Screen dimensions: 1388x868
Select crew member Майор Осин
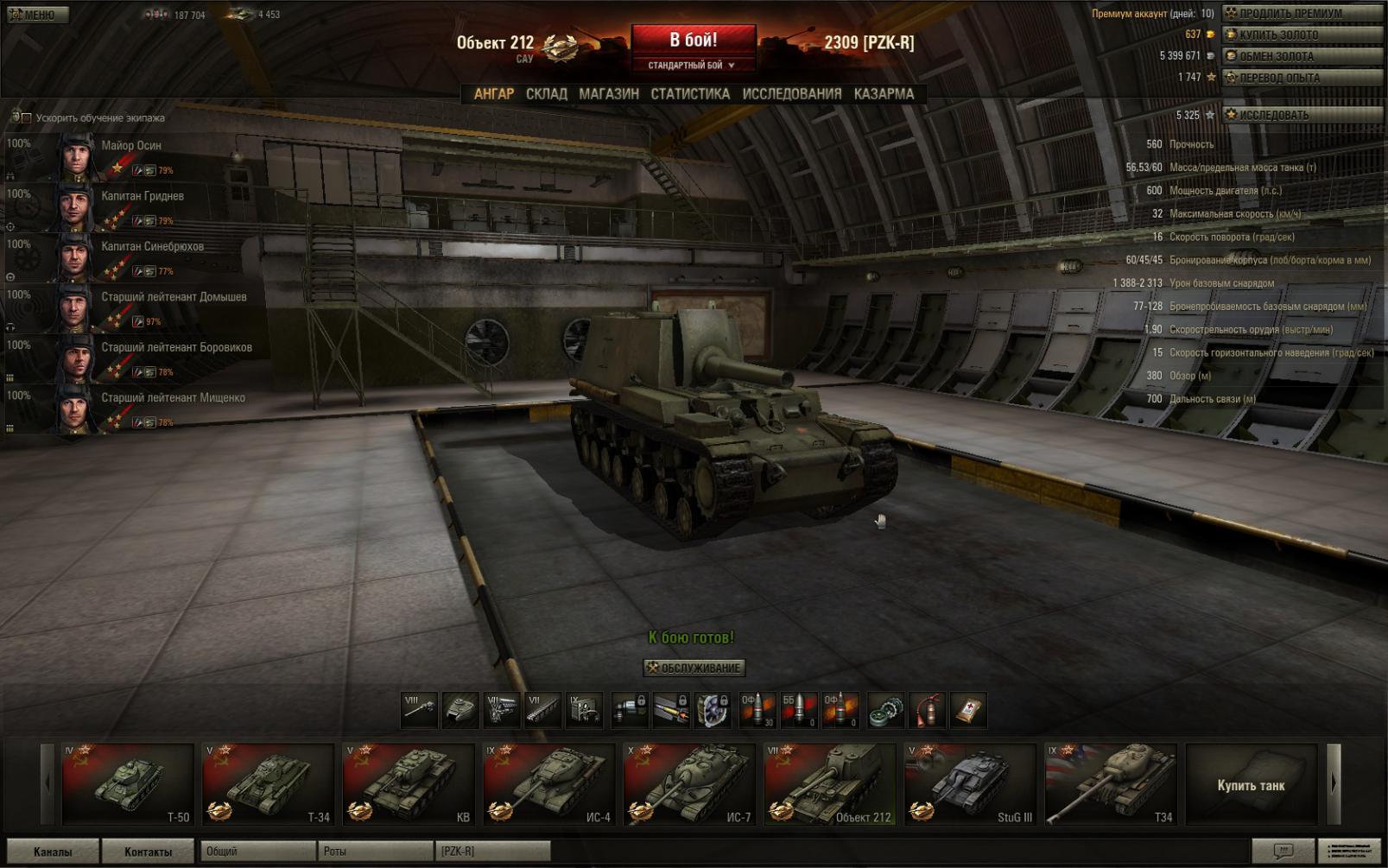coord(130,146)
